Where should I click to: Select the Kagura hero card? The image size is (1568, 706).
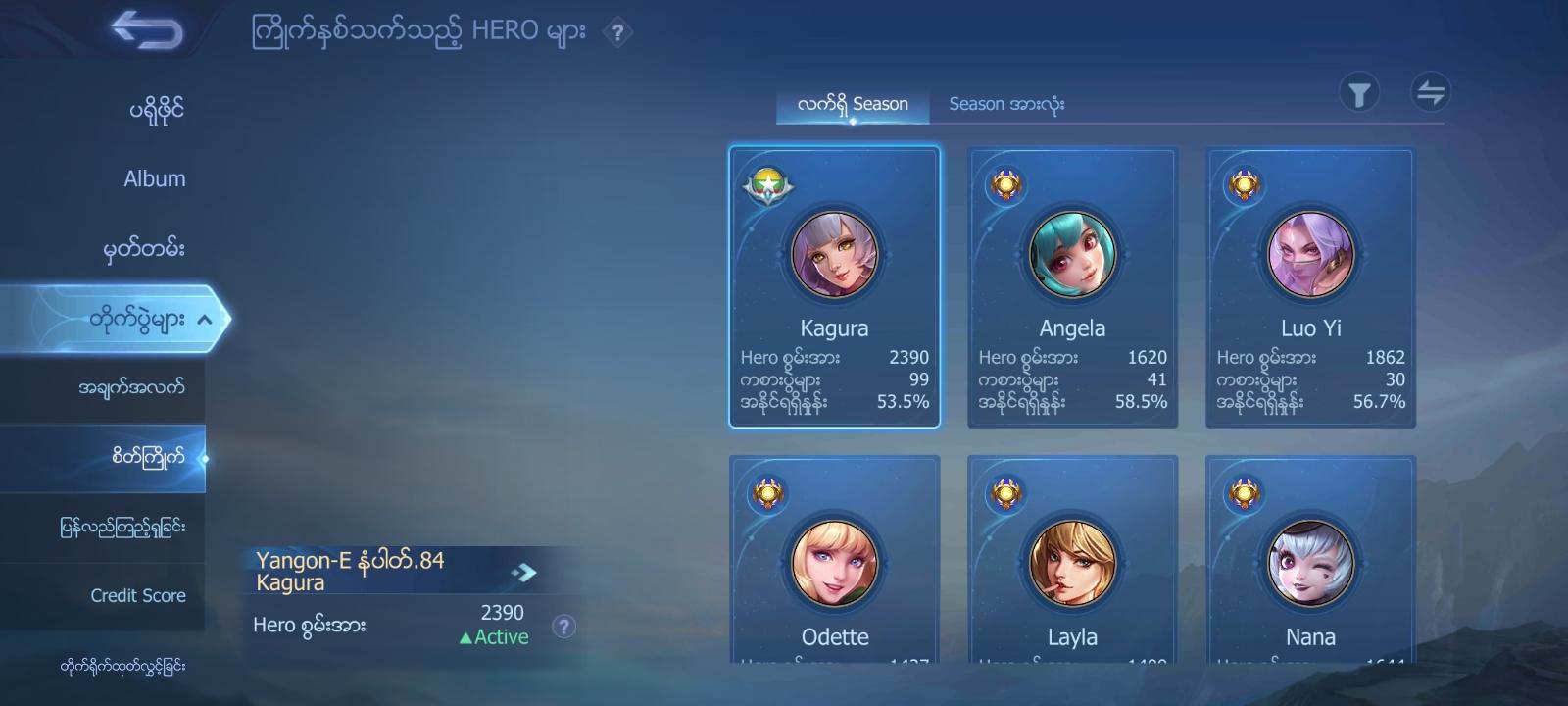tap(835, 287)
